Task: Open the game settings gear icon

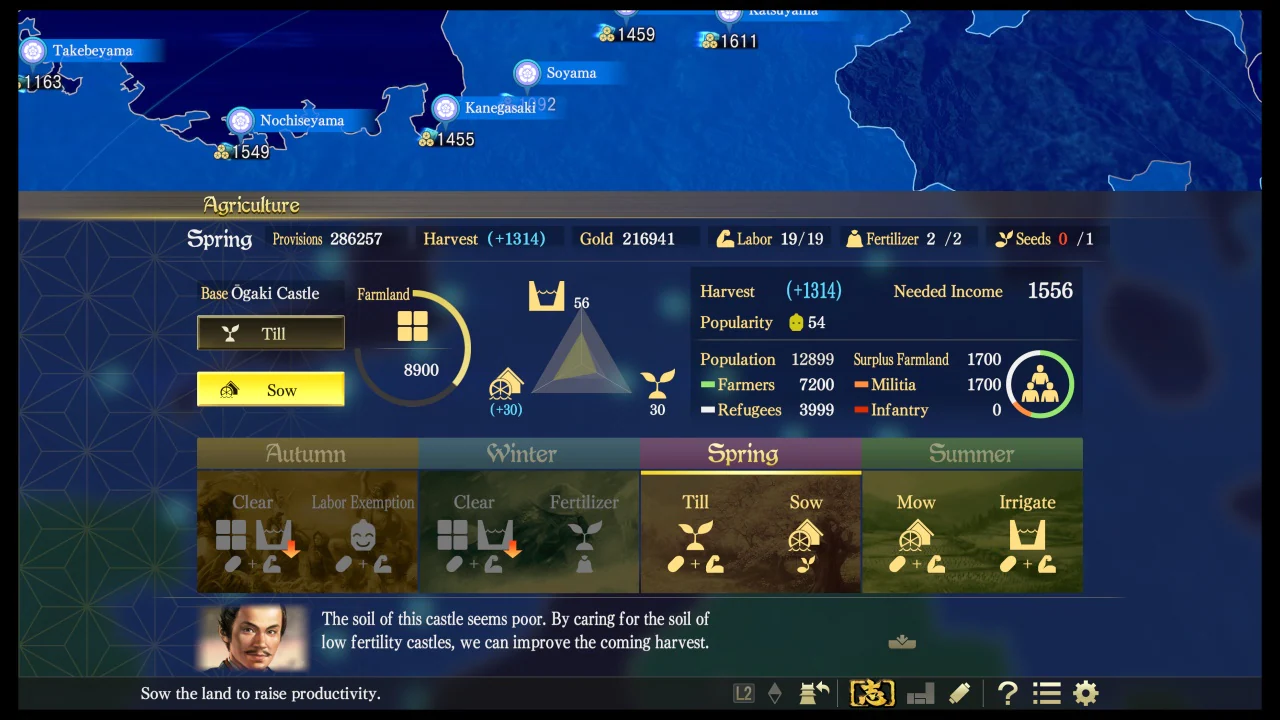Action: point(1086,693)
